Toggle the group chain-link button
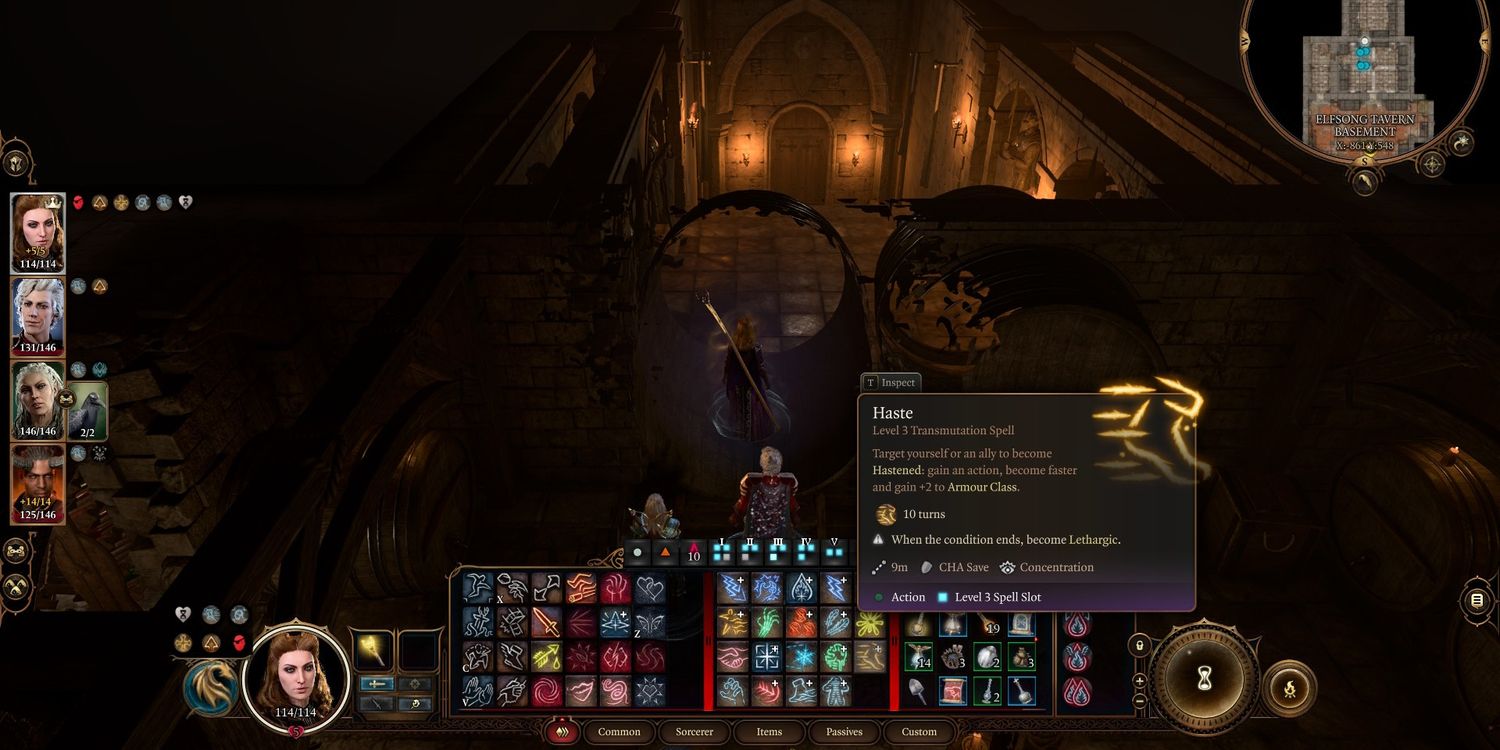 click(15, 550)
